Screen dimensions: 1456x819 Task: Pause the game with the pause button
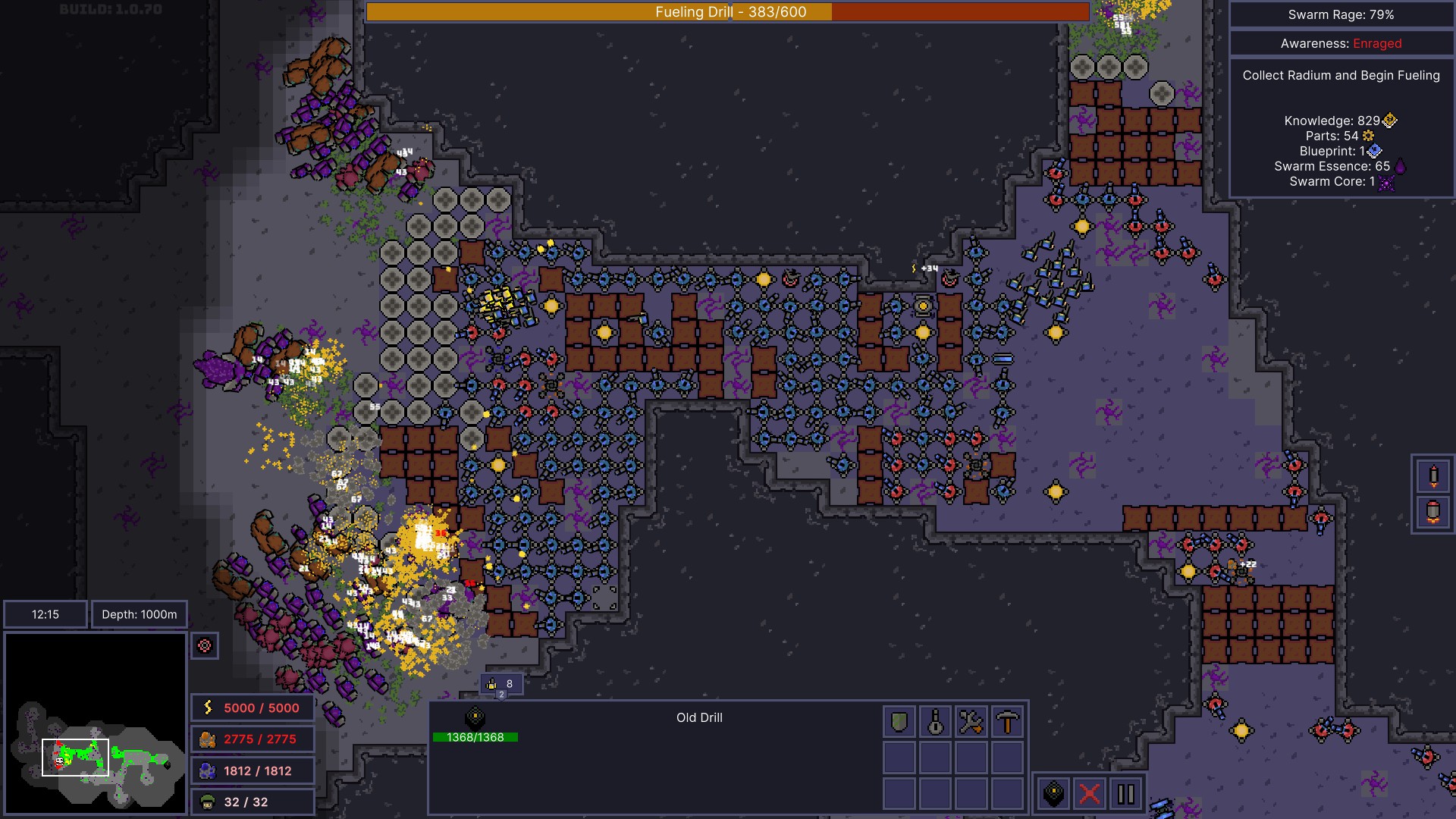1126,794
